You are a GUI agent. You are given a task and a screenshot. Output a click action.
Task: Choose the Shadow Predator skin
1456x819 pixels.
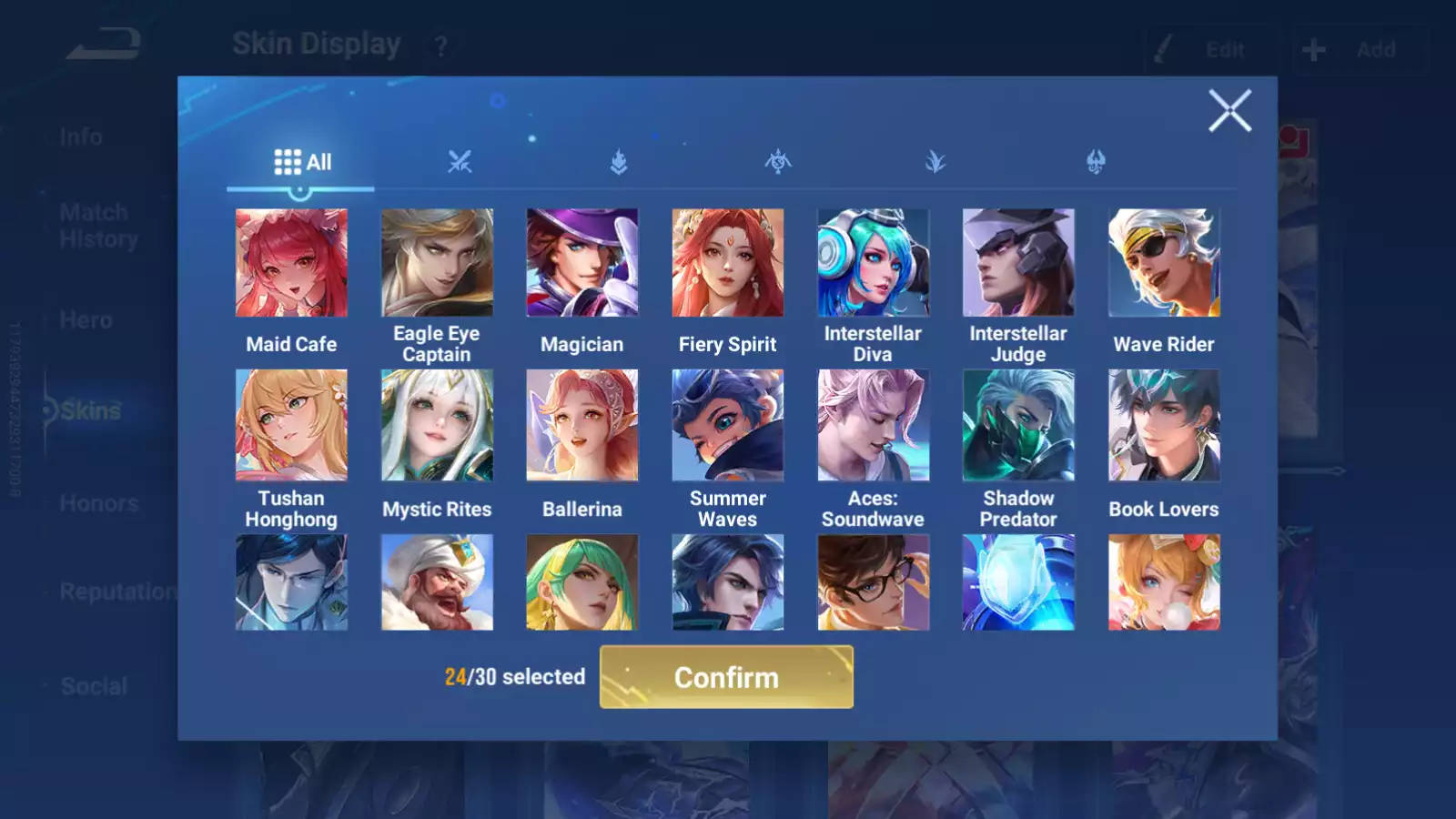(1018, 425)
